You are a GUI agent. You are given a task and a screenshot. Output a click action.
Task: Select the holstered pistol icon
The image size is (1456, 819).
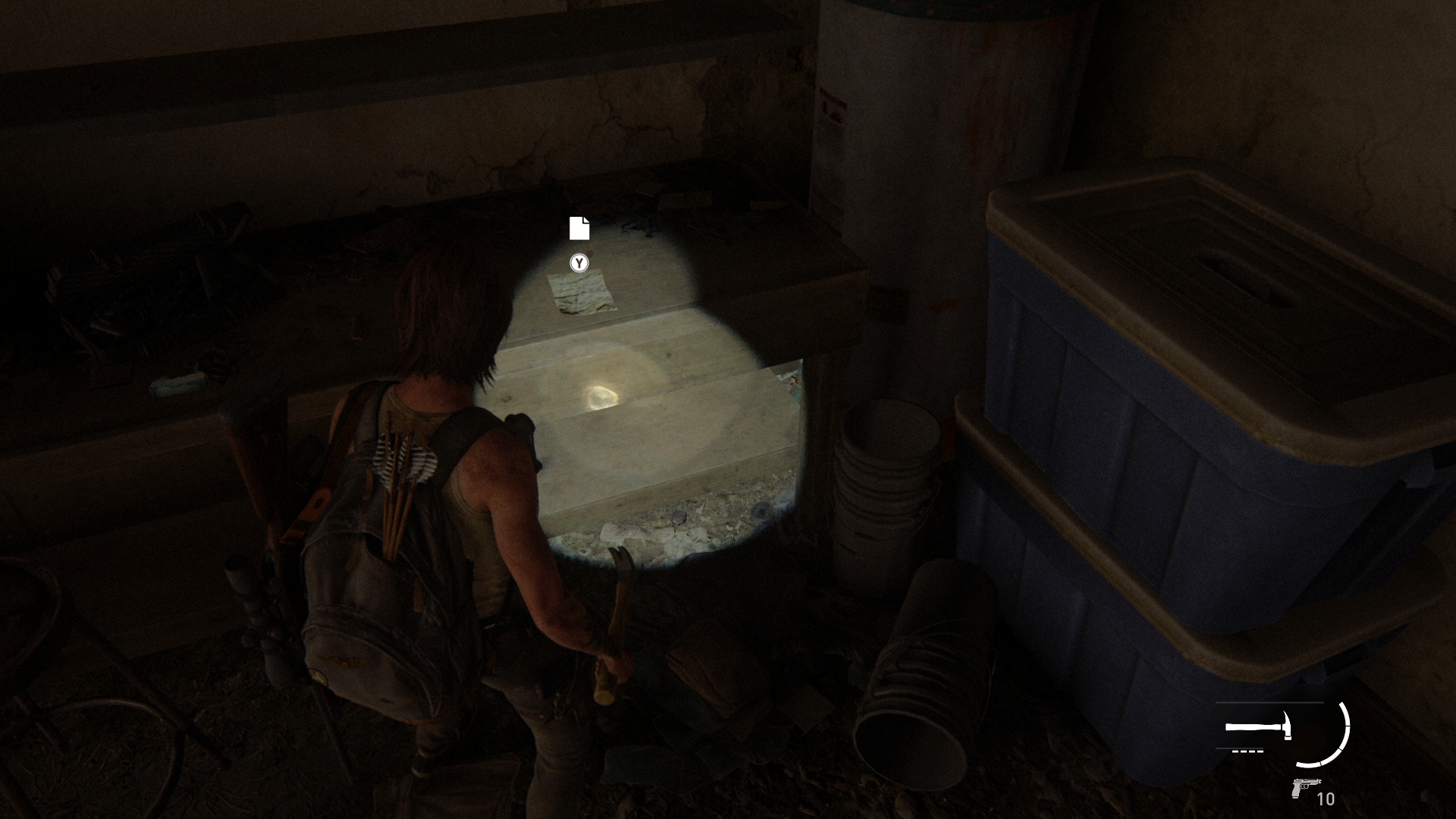click(x=1305, y=789)
